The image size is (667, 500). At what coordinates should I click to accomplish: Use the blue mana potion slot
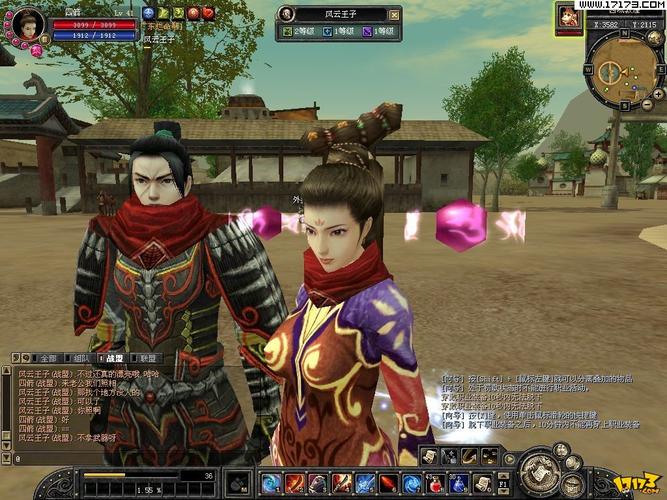pyautogui.click(x=457, y=484)
